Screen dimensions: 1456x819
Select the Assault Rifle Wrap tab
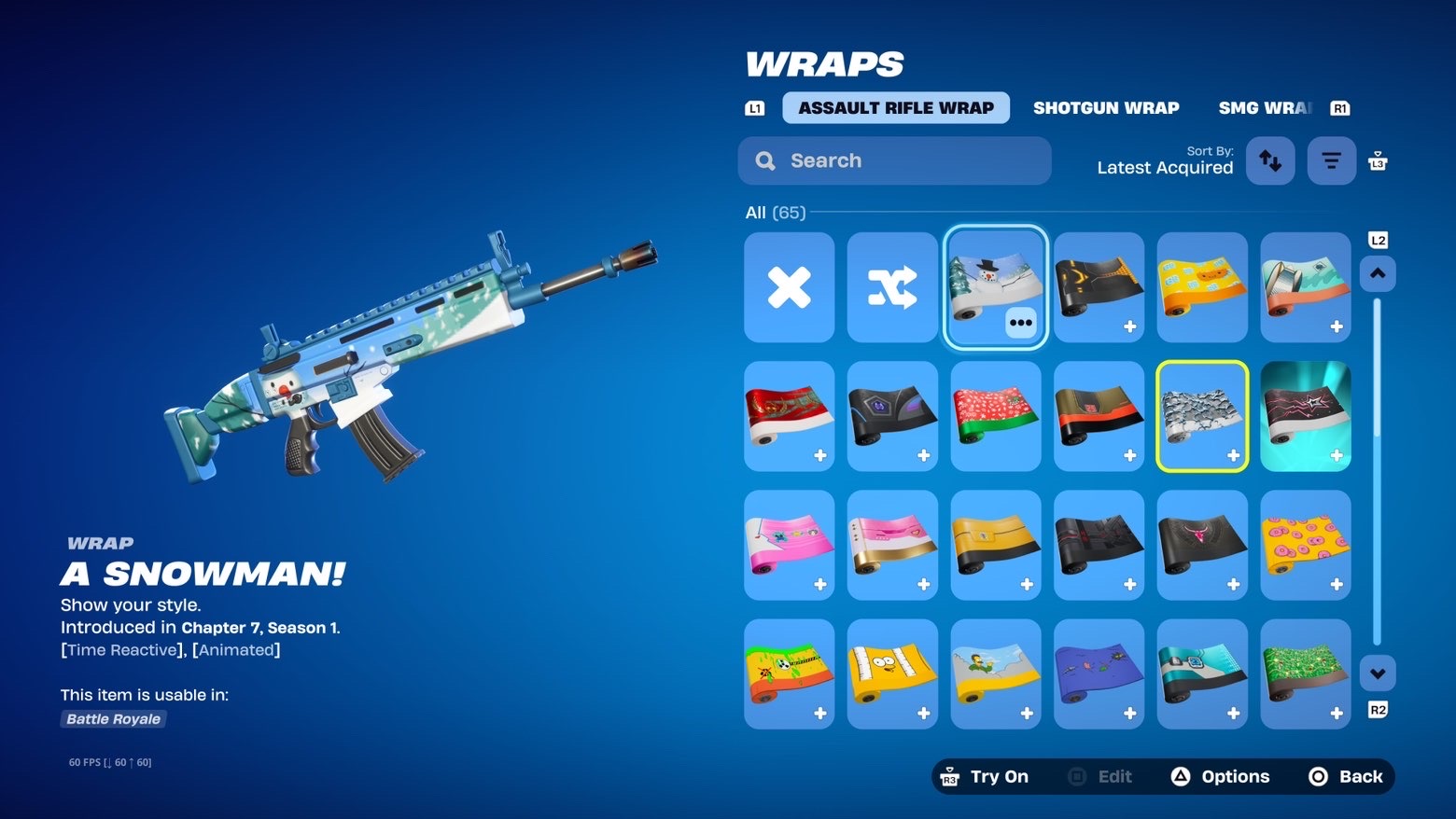coord(896,108)
